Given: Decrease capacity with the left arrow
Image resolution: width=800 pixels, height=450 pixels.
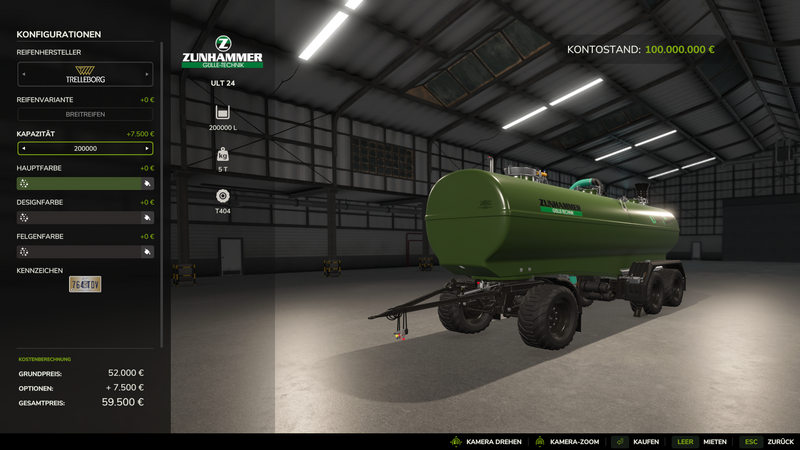Looking at the screenshot, I should coord(23,148).
